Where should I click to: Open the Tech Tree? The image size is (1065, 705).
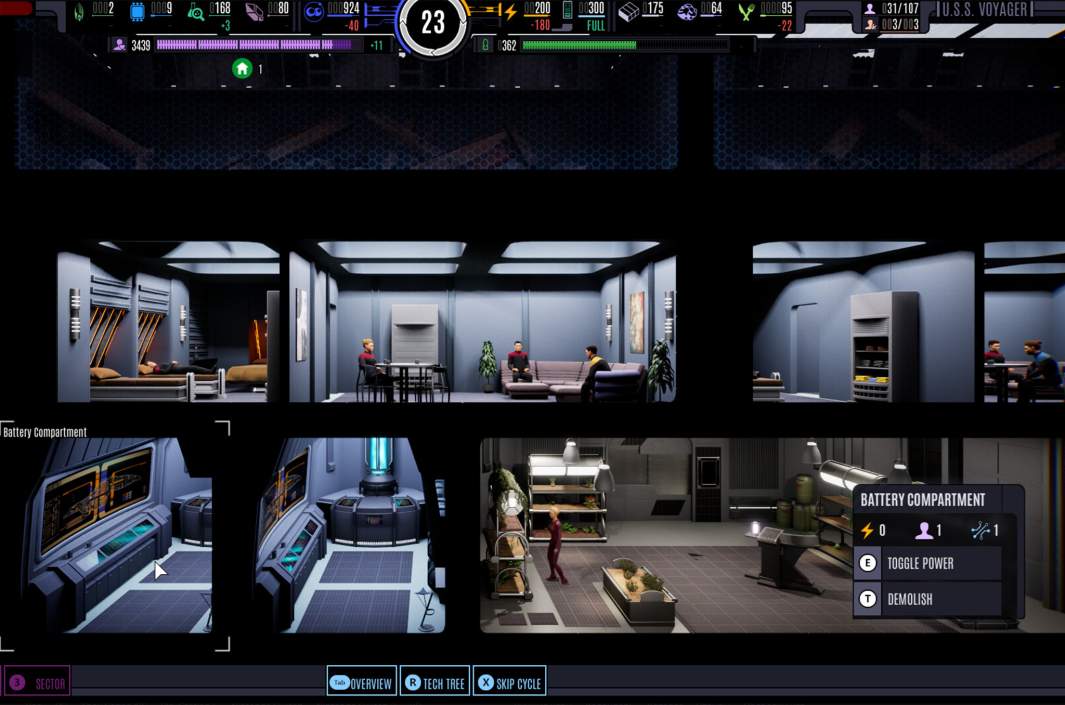coord(434,683)
